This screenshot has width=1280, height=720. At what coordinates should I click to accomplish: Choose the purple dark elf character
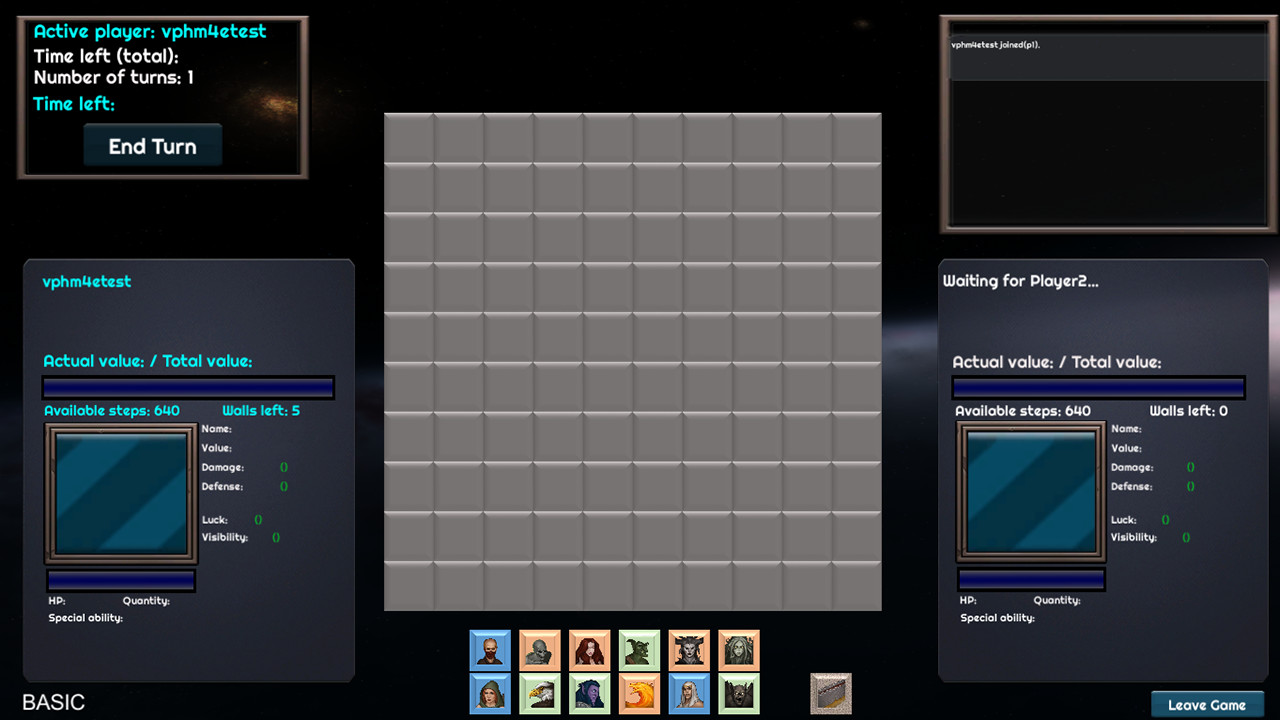coord(589,694)
